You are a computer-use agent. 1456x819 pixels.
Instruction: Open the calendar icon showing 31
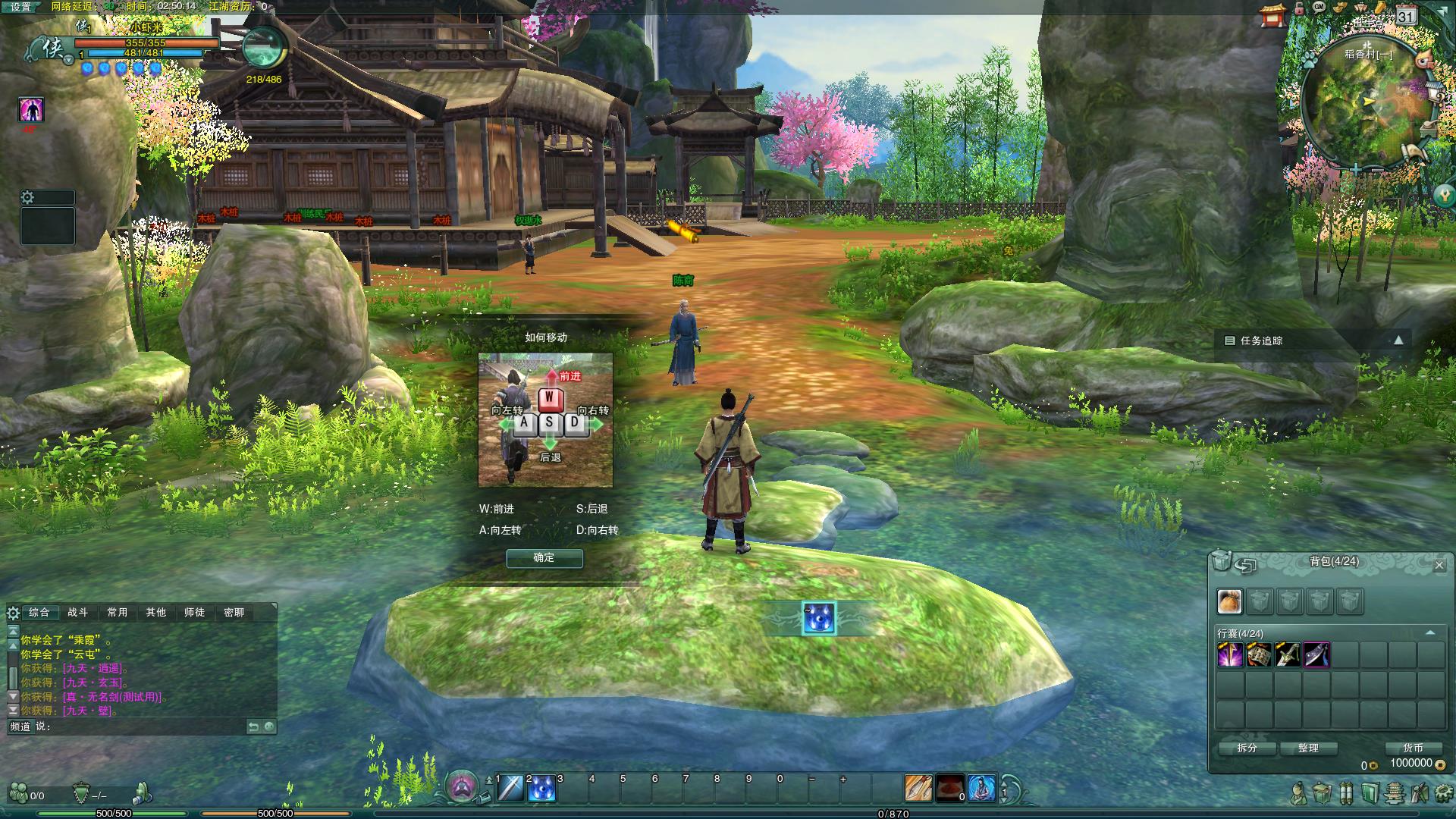point(1406,15)
